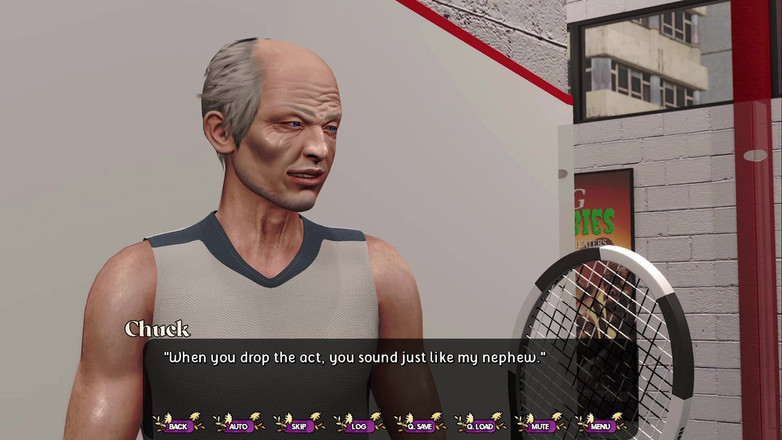
Task: Go back with the Back button
Action: point(179,425)
